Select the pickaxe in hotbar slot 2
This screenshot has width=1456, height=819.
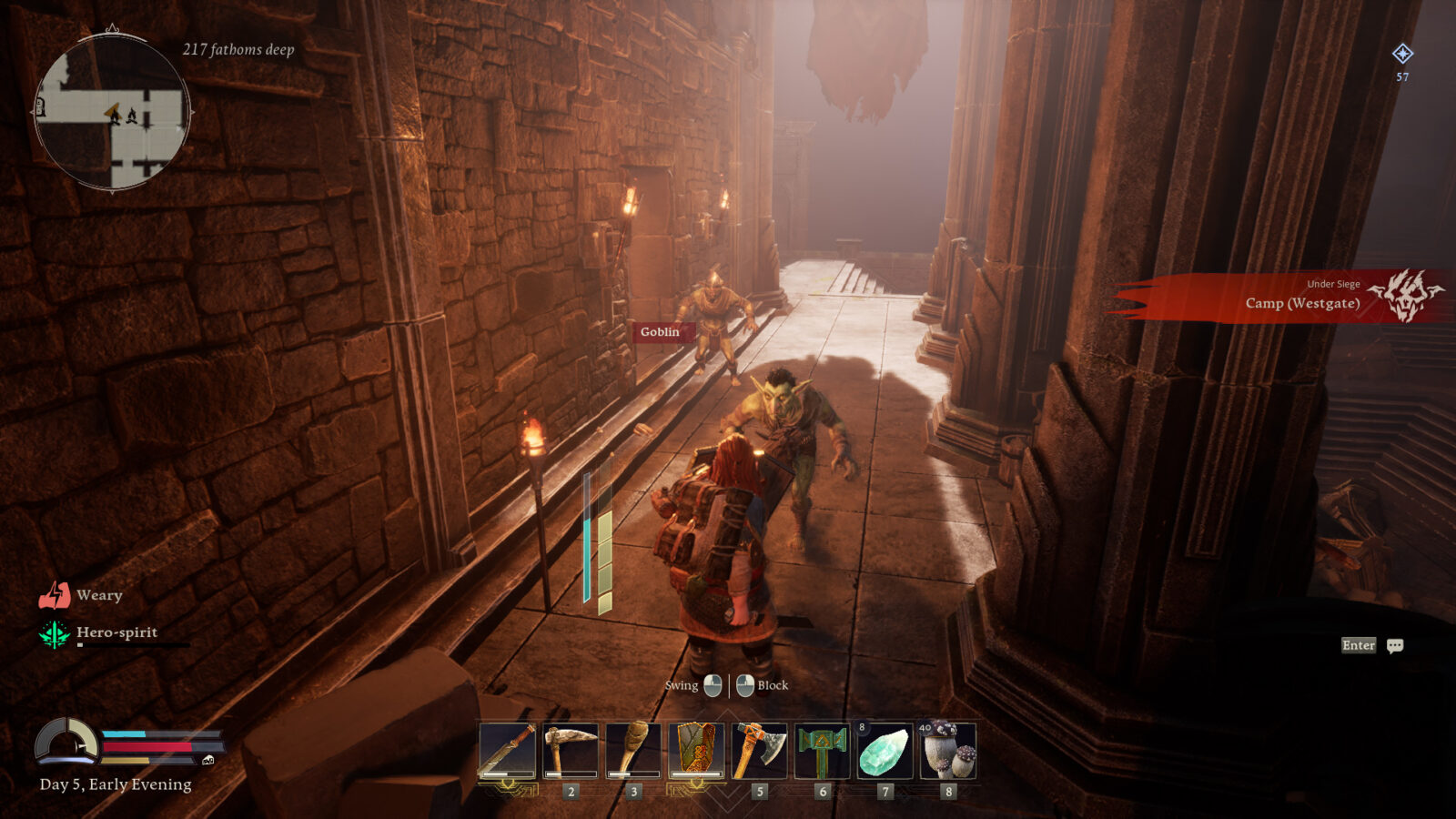571,749
